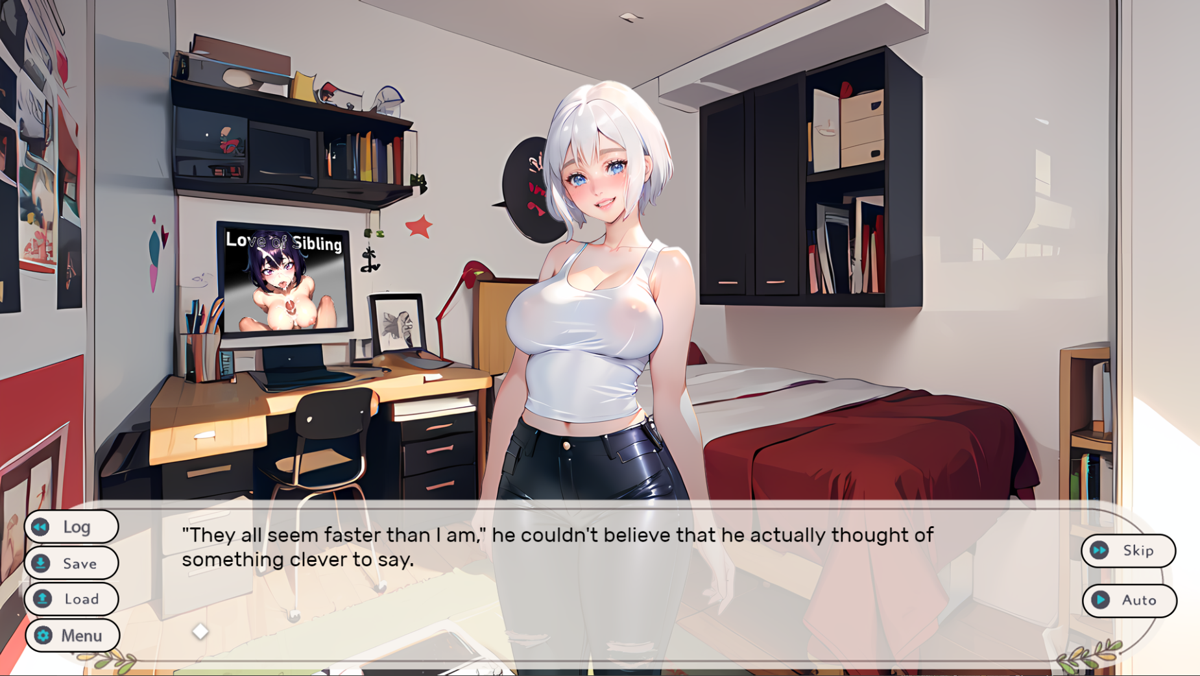Skip through the dialogue
The width and height of the screenshot is (1200, 676).
pos(1128,550)
